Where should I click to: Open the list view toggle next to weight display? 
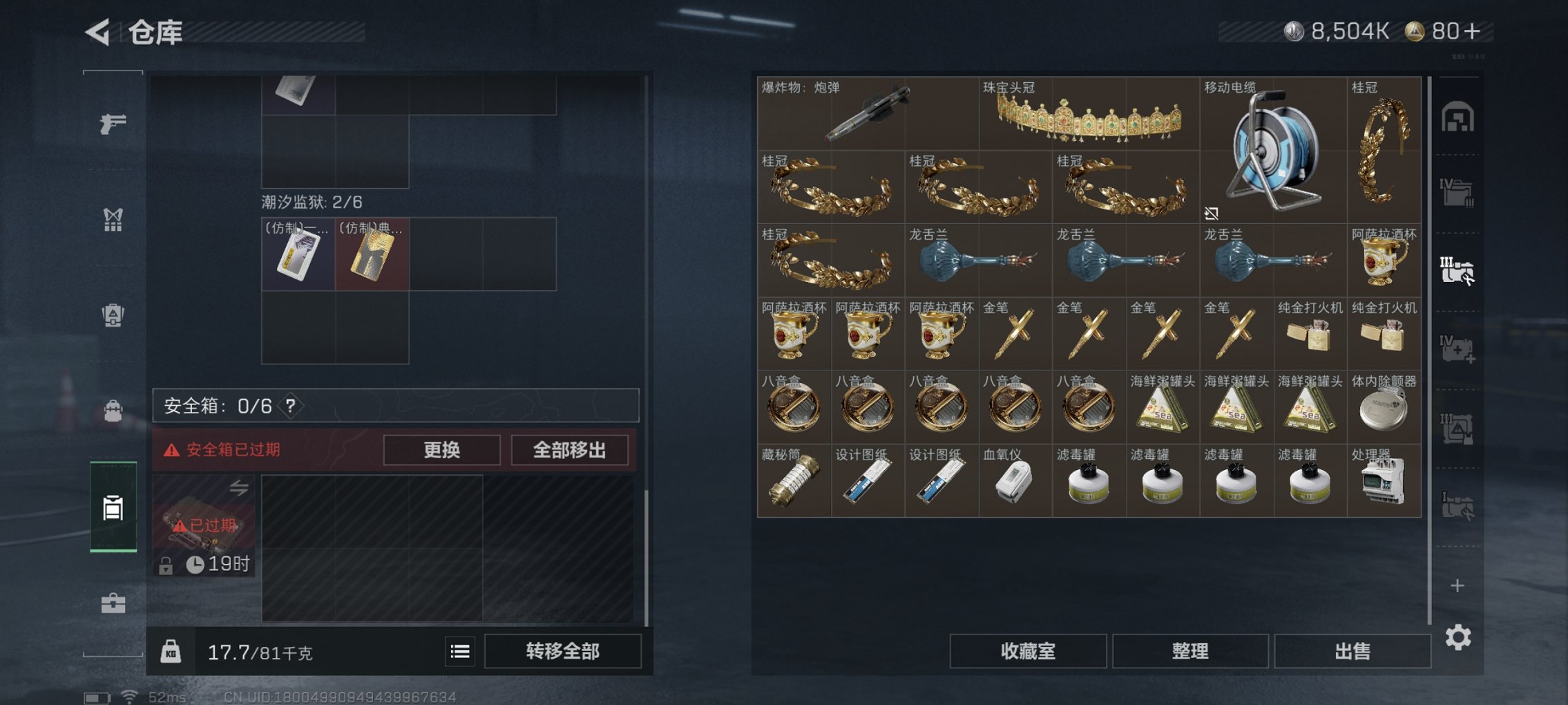[x=459, y=652]
